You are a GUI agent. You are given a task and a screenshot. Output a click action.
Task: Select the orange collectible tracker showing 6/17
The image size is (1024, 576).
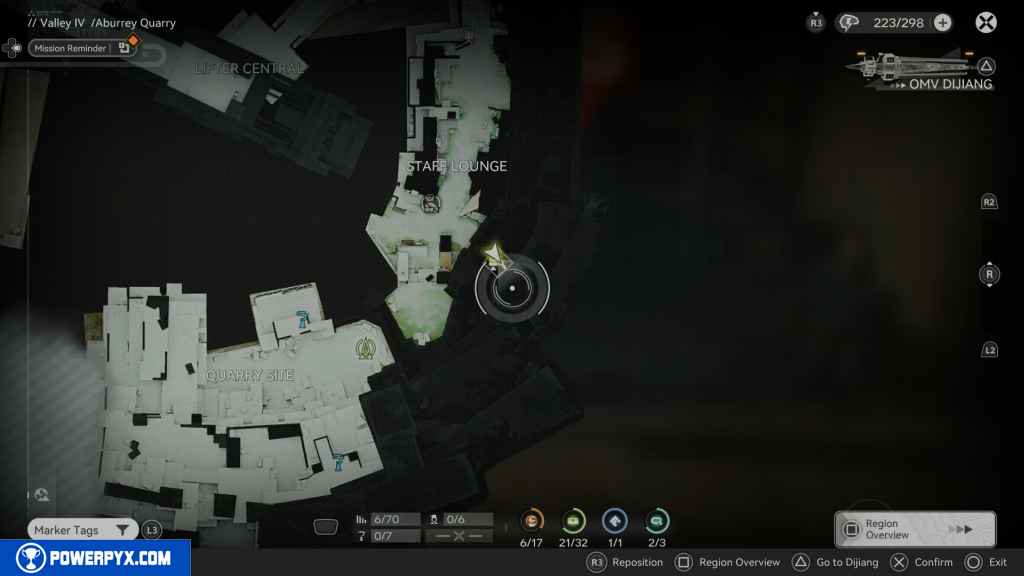[532, 521]
